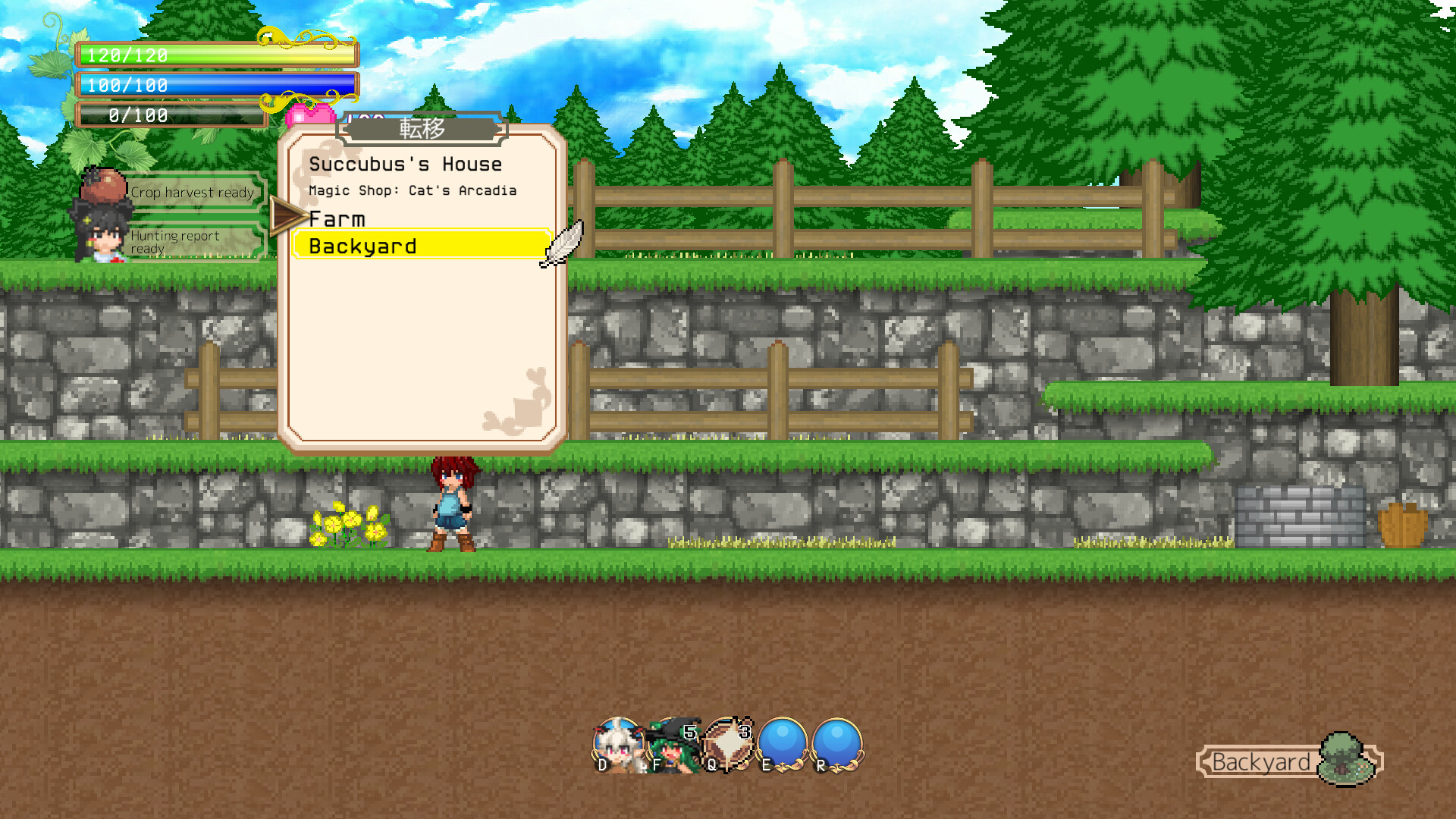Screen dimensions: 1456x819
Task: Open the Crop harvest ready notification
Action: (192, 192)
